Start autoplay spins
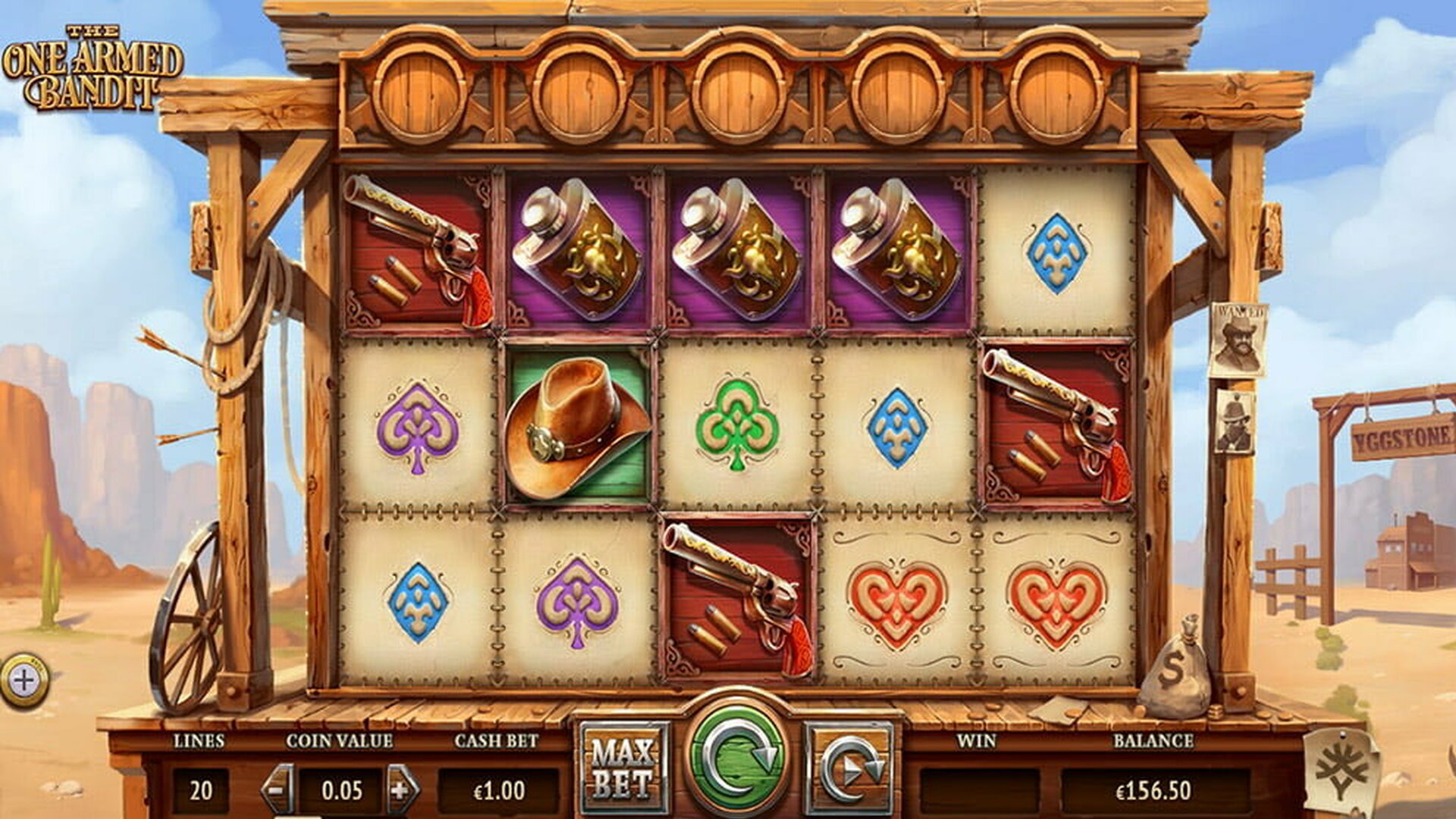The width and height of the screenshot is (1456, 819). coord(851,767)
